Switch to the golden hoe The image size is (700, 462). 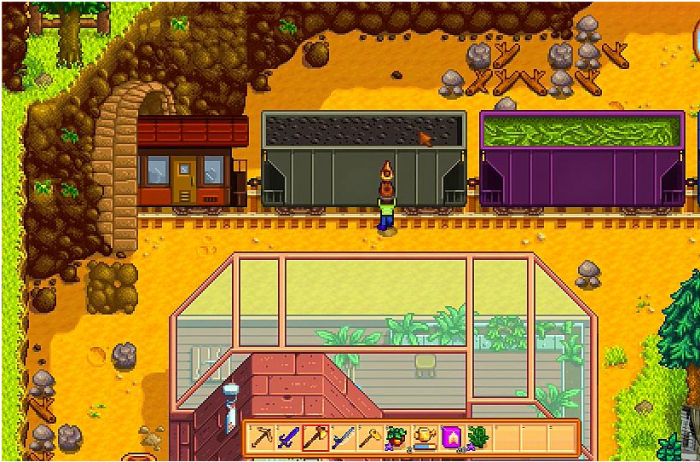coord(370,437)
